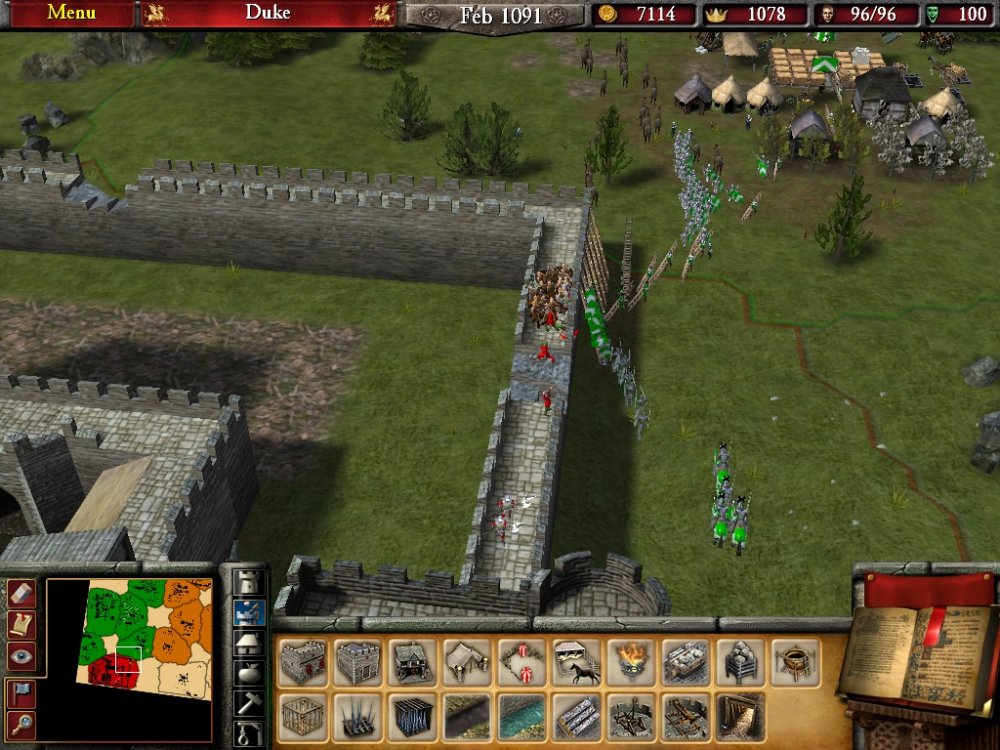Select the wooden cage trap
Viewport: 1000px width, 750px height.
pos(303,717)
